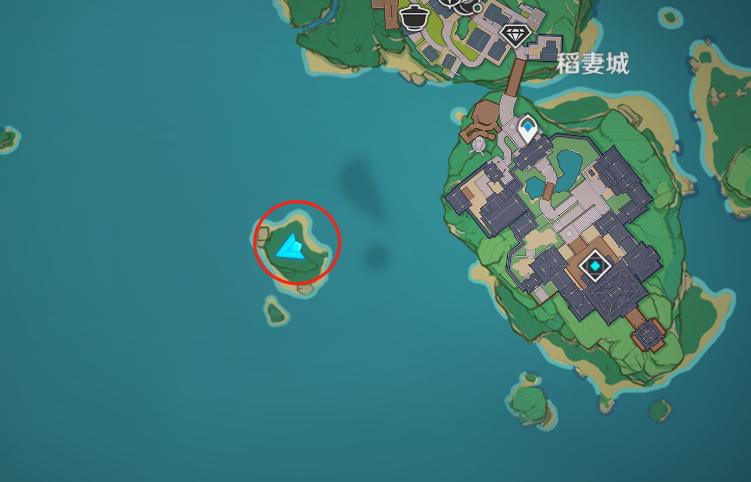Image resolution: width=751 pixels, height=482 pixels.
Task: Click the diamond-in-square domain marker
Action: tap(596, 267)
